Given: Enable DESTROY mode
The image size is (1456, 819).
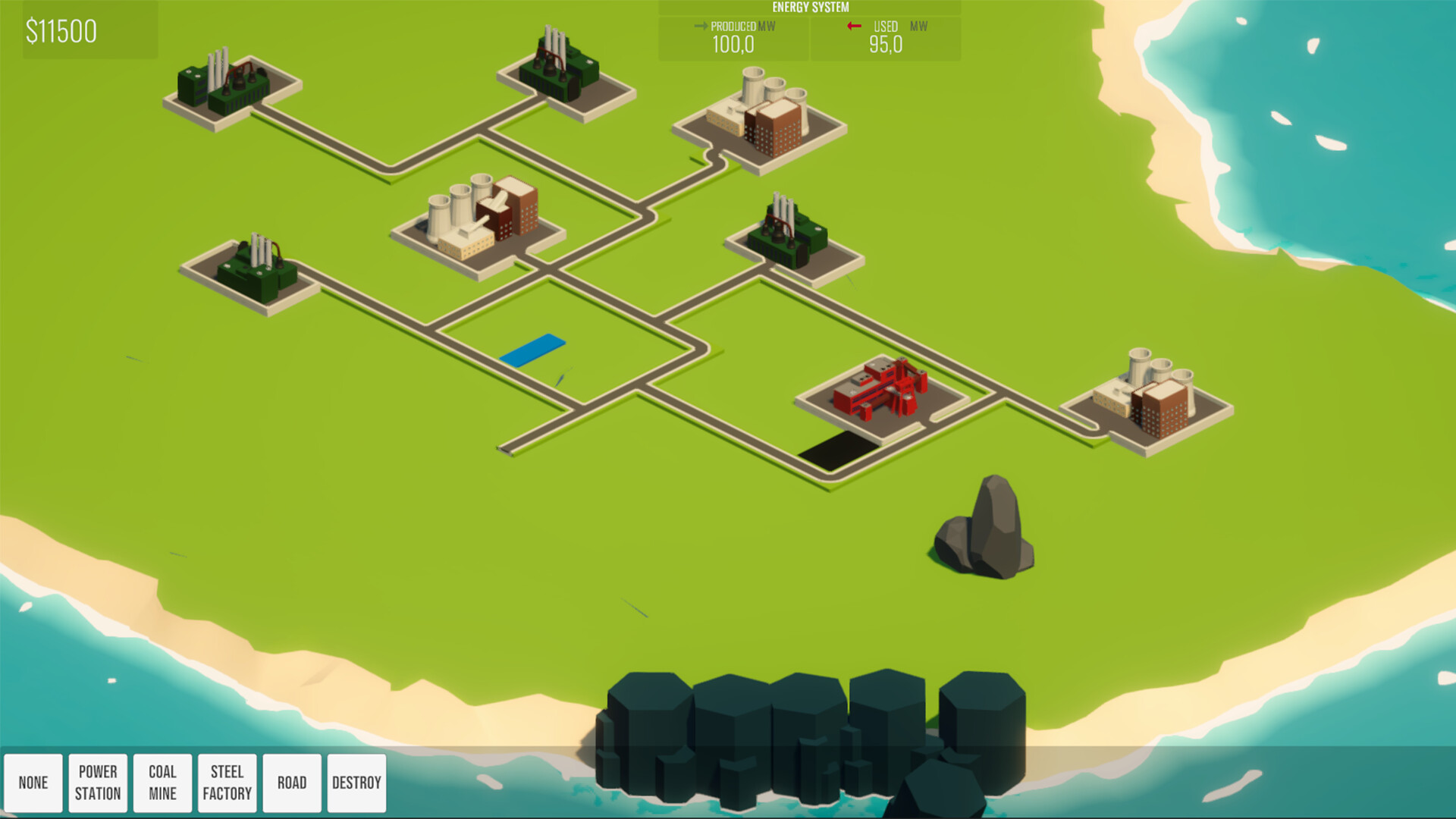Looking at the screenshot, I should click(356, 782).
